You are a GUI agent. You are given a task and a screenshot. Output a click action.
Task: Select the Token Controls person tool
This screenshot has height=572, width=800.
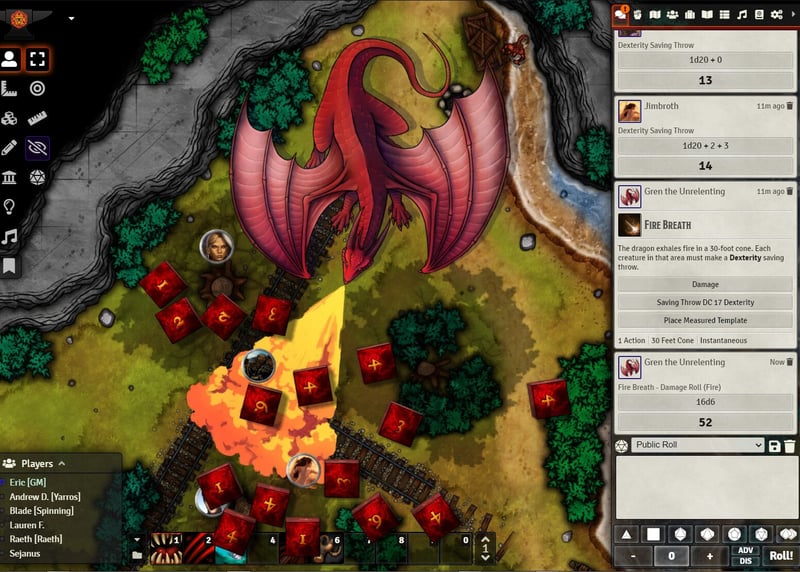[x=10, y=59]
